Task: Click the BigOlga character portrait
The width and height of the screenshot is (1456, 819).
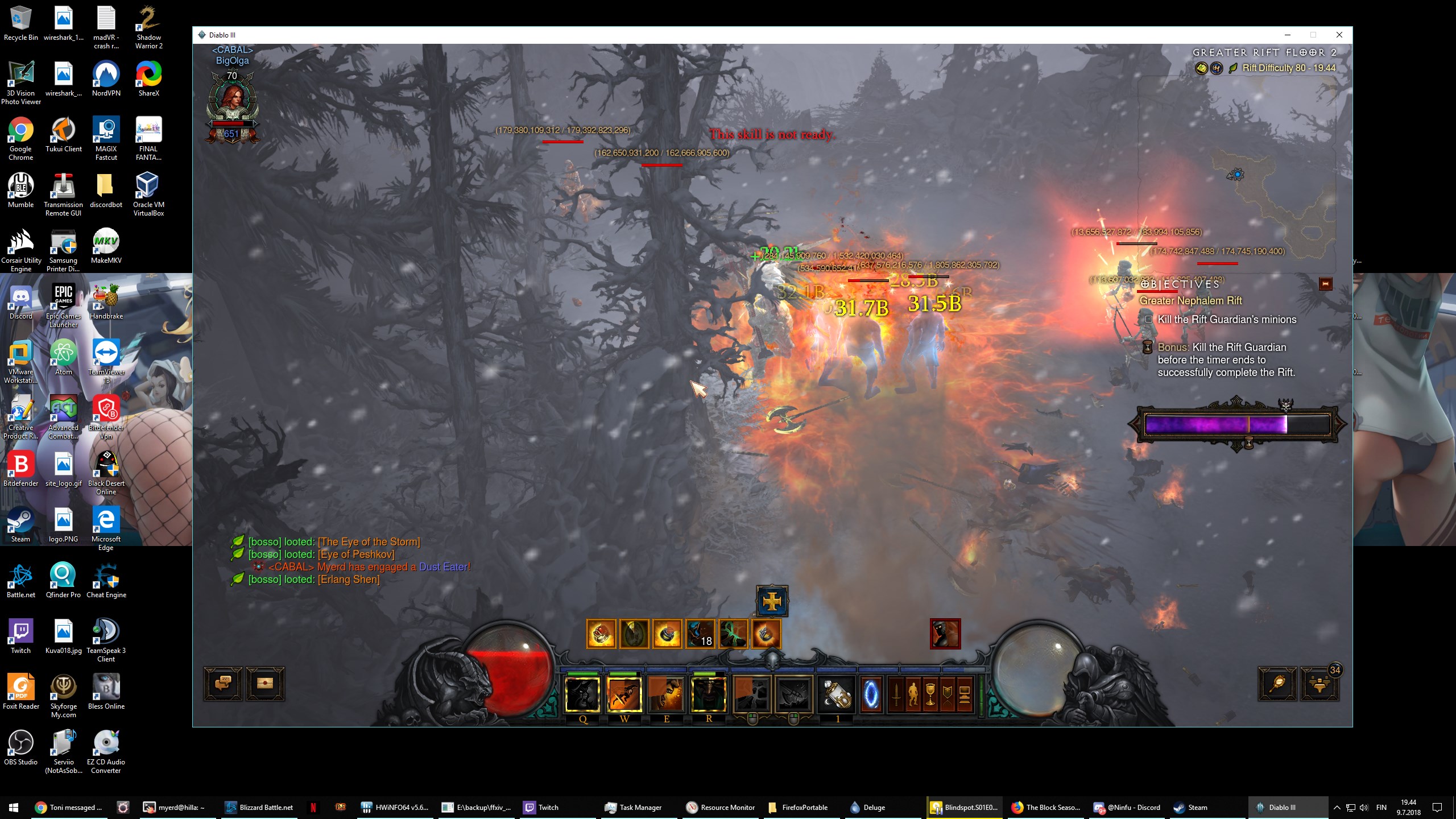Action: pos(232,102)
